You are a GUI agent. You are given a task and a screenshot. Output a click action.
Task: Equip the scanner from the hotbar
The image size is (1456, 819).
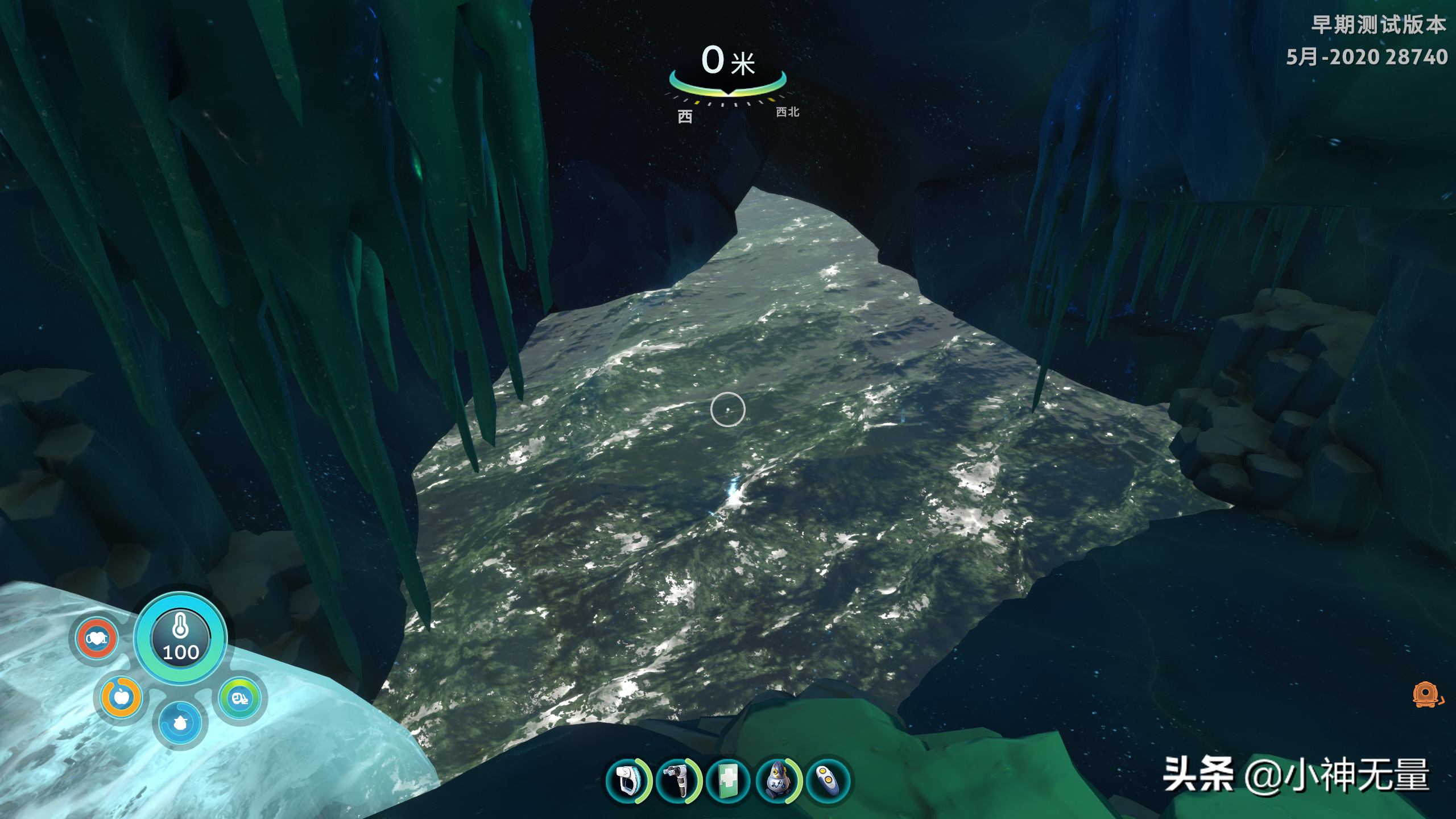point(677,781)
